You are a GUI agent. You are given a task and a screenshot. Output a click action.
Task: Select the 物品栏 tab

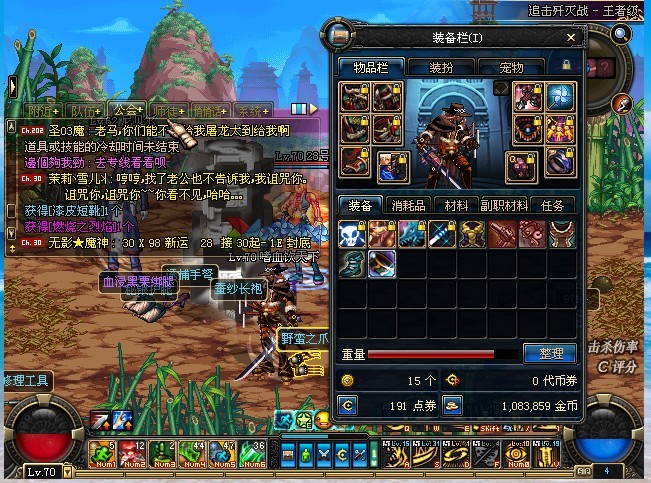(370, 67)
